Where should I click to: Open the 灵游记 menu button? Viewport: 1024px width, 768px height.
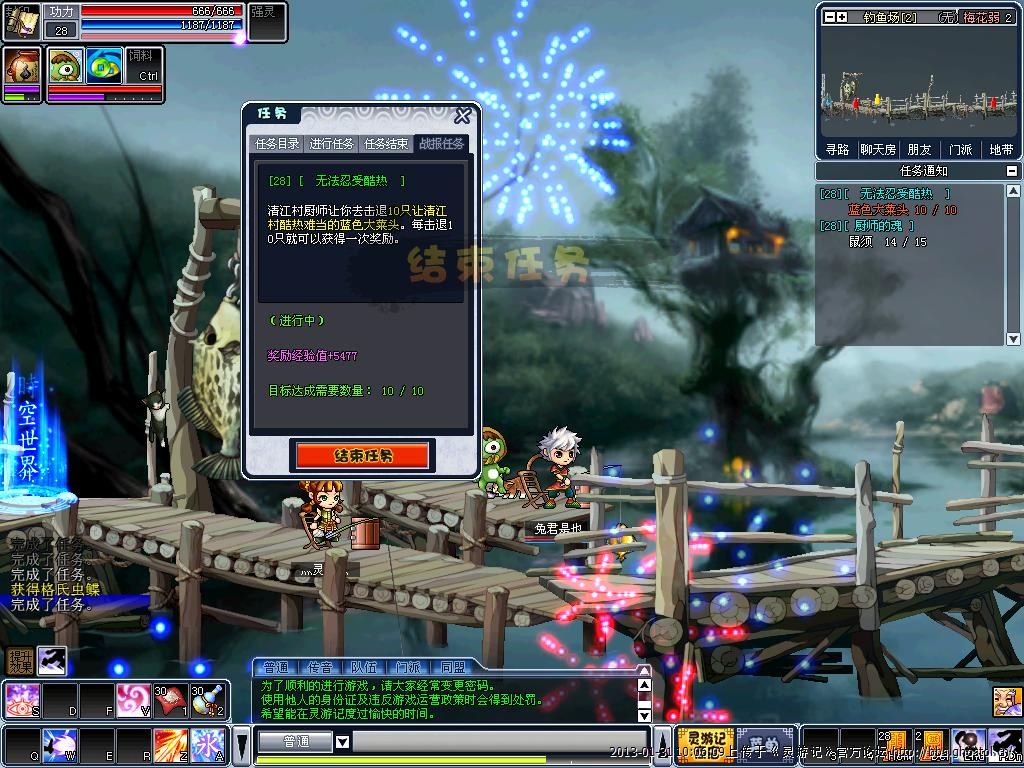point(705,742)
